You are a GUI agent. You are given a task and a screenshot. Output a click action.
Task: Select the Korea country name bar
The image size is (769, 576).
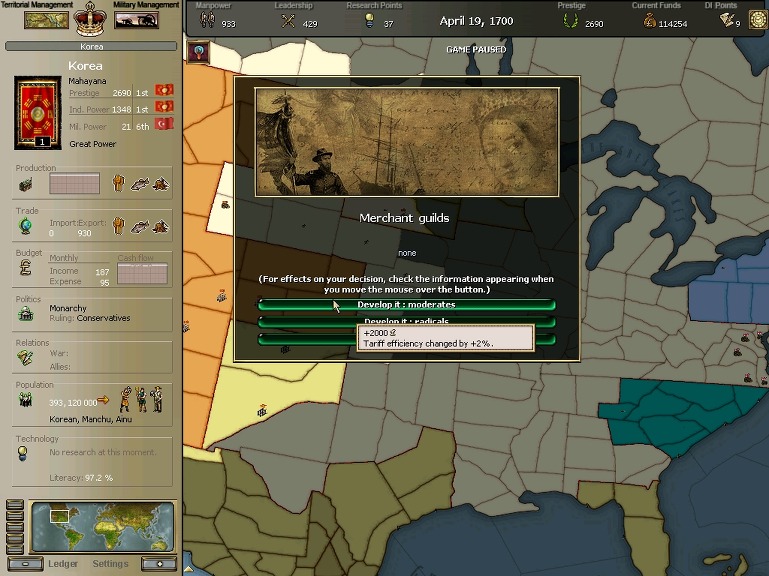[91, 47]
